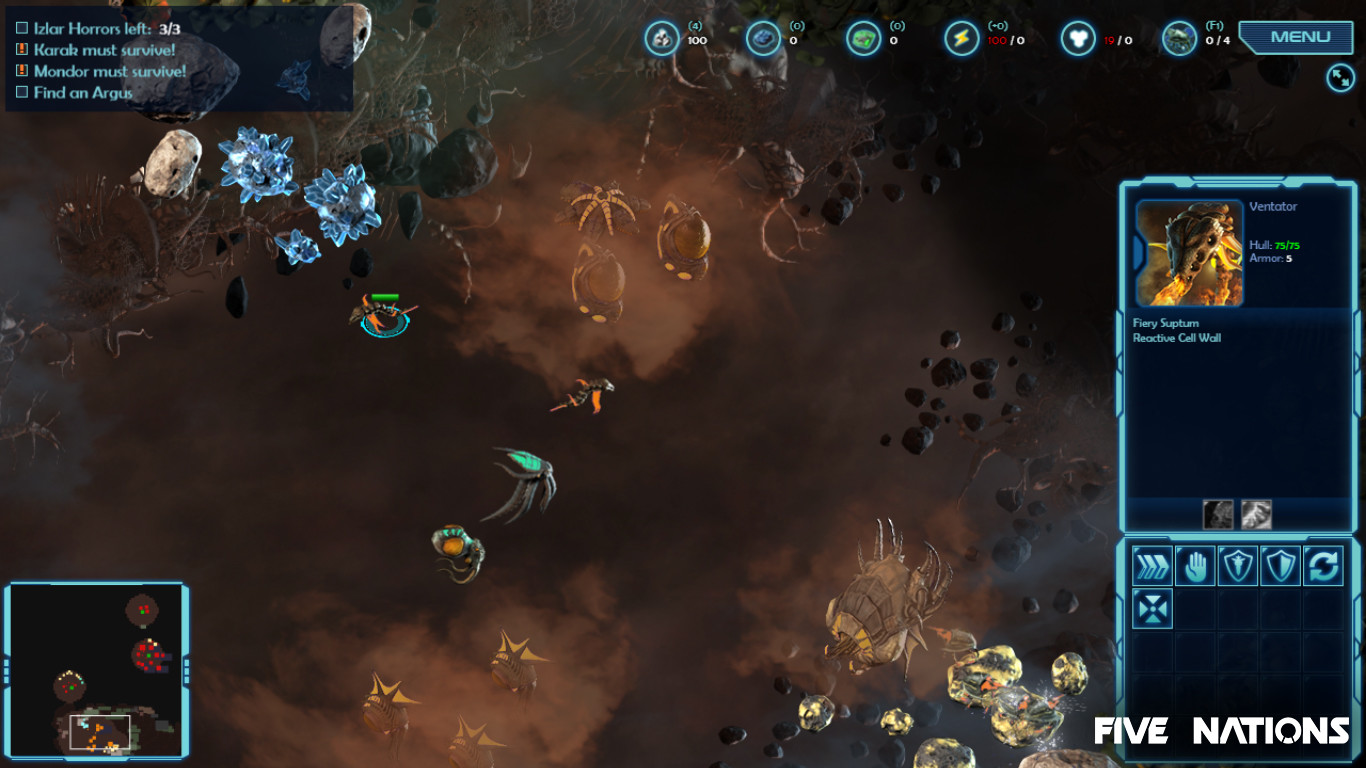Select the mineral rock resource icon showing 100
Viewport: 1366px width, 768px height.
point(661,37)
